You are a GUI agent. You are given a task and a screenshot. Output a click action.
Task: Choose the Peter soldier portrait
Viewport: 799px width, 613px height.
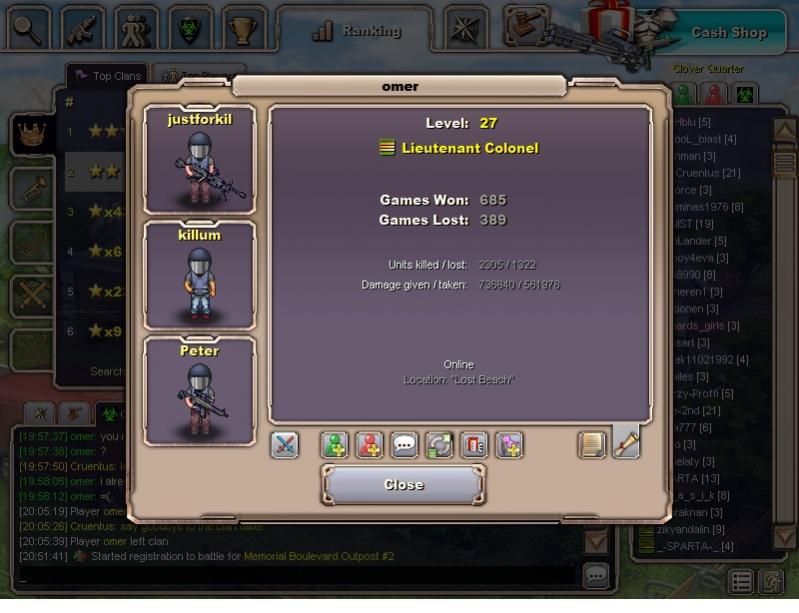(200, 392)
